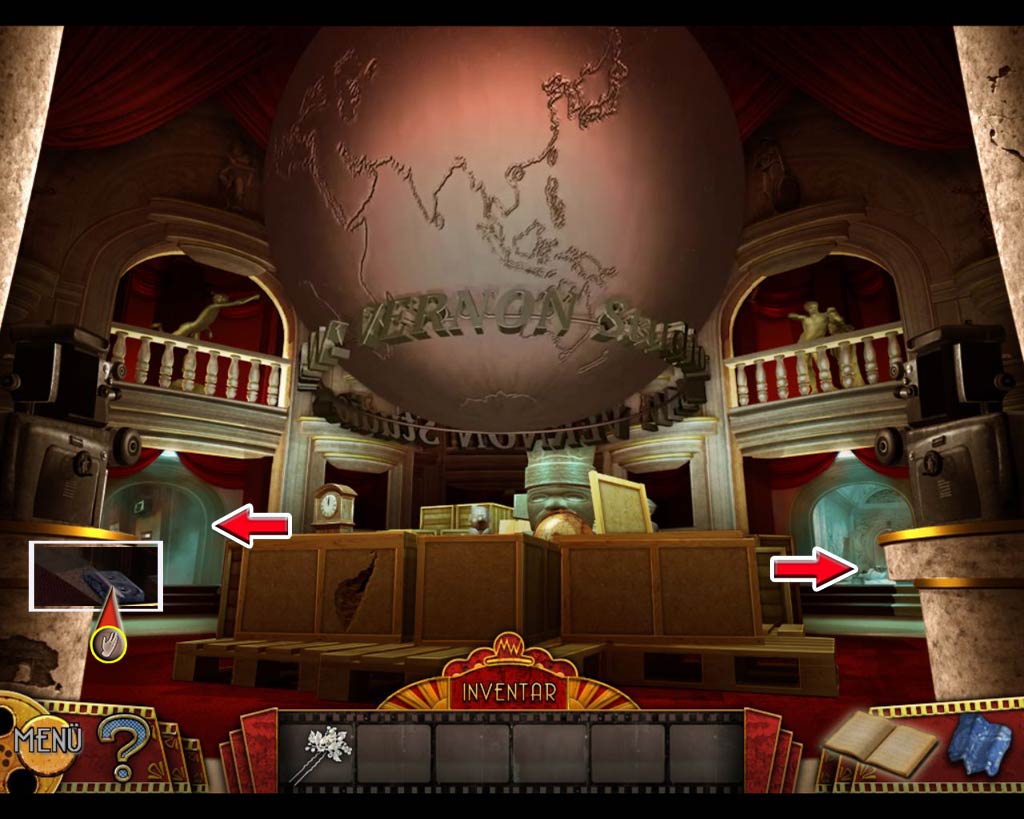The height and width of the screenshot is (819, 1024).
Task: Click the blue question mark hint
Action: coord(123,745)
